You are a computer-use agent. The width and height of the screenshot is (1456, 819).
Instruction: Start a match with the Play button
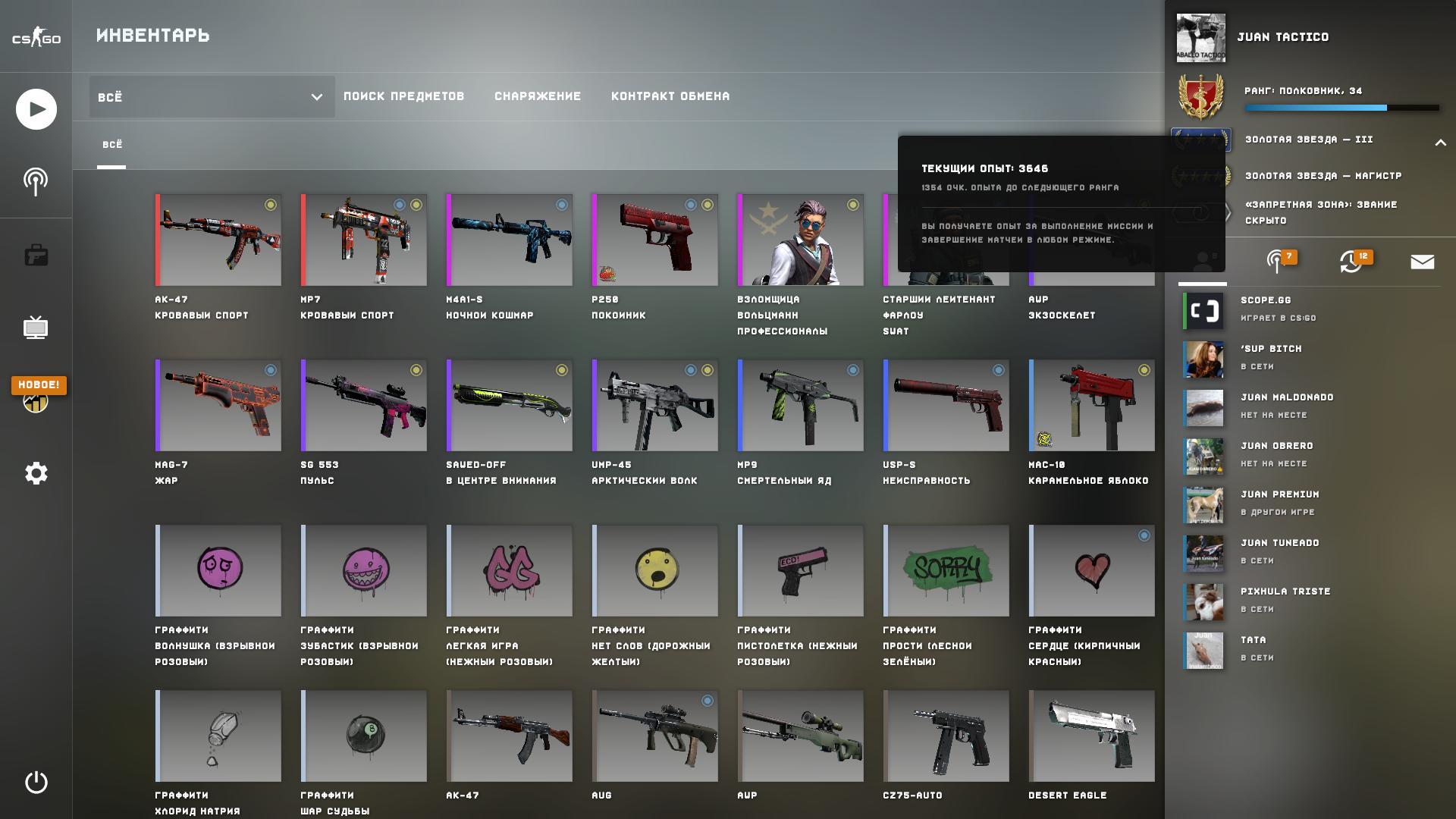[x=36, y=109]
